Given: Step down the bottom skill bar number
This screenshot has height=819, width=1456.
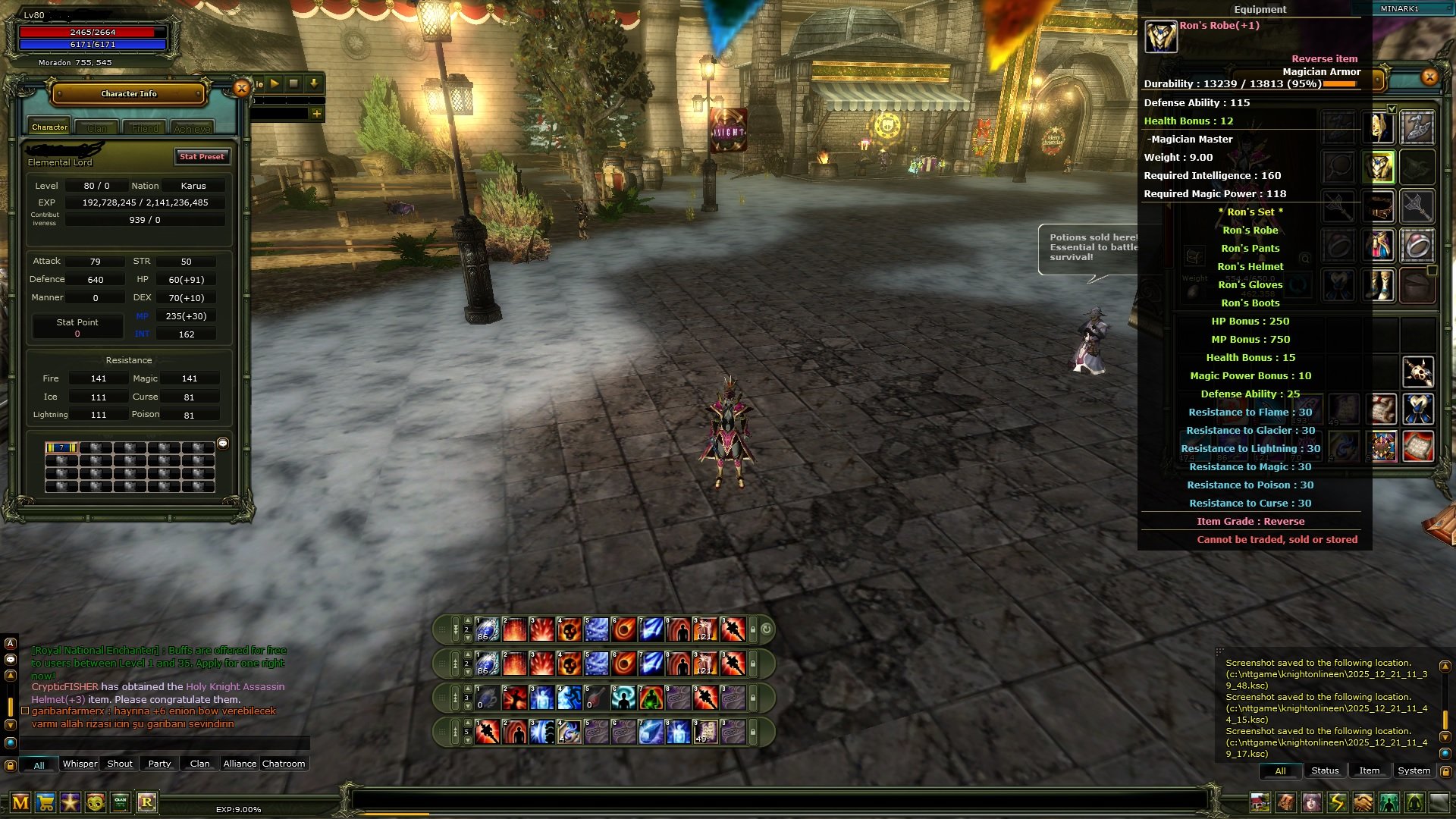Looking at the screenshot, I should [468, 741].
